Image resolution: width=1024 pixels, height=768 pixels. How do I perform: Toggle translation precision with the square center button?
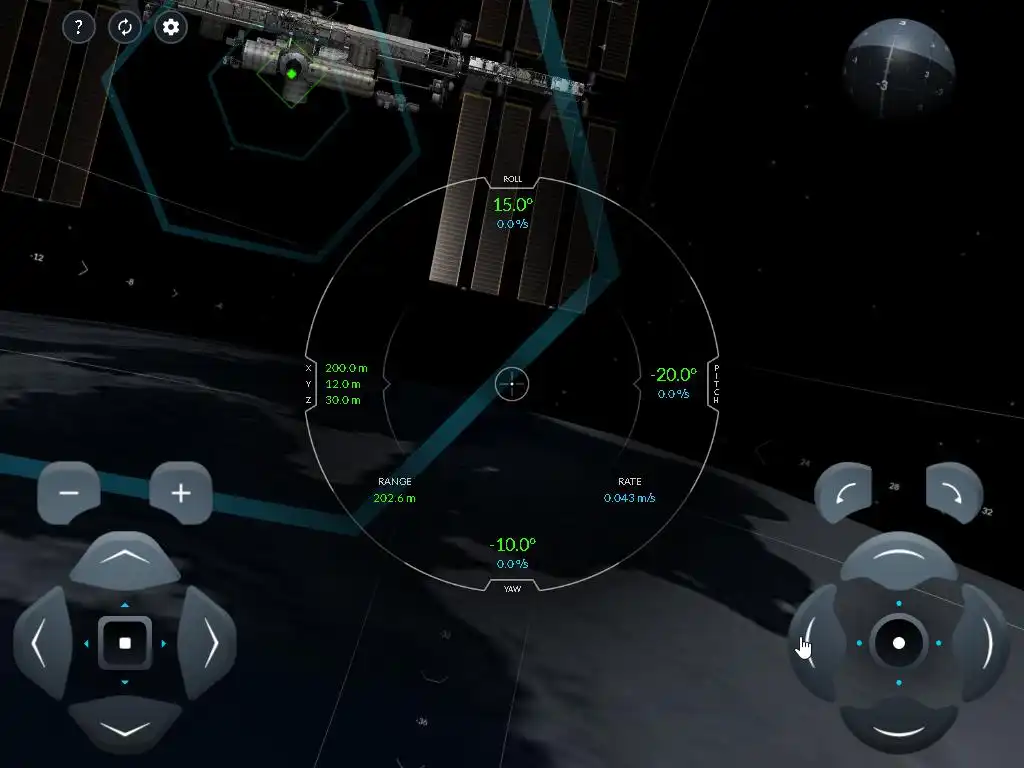click(125, 643)
